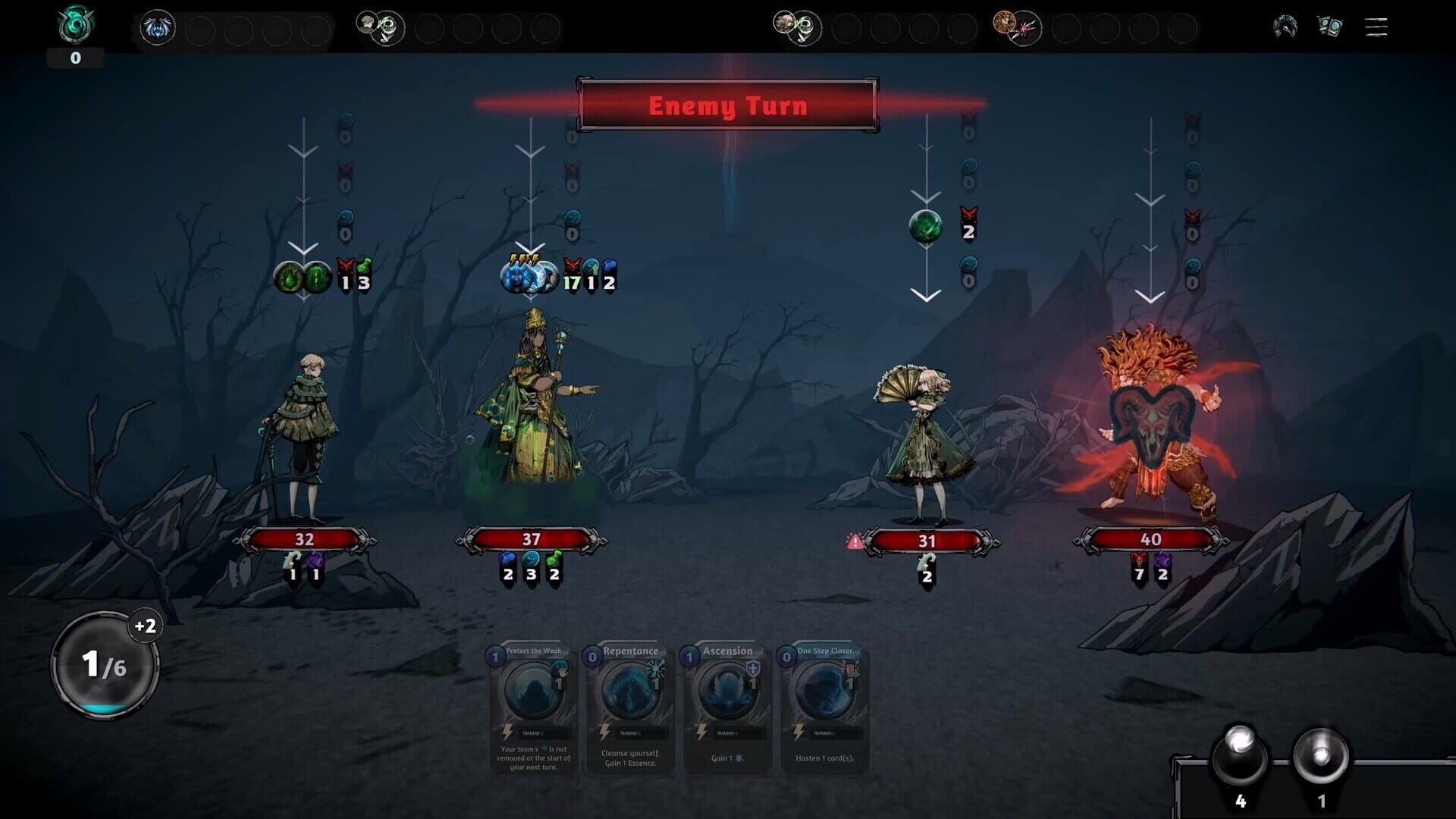Screen dimensions: 1456x819
Task: Click the blue winged creature portrait in turn order
Action: (x=158, y=27)
